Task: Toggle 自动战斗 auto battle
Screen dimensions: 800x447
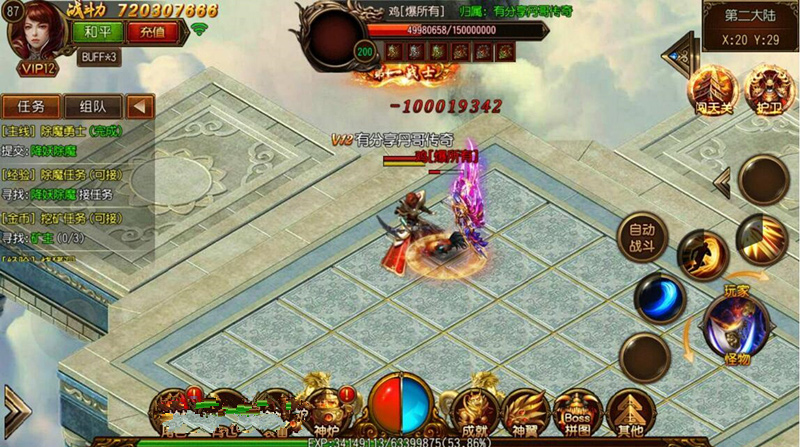Action: tap(643, 236)
